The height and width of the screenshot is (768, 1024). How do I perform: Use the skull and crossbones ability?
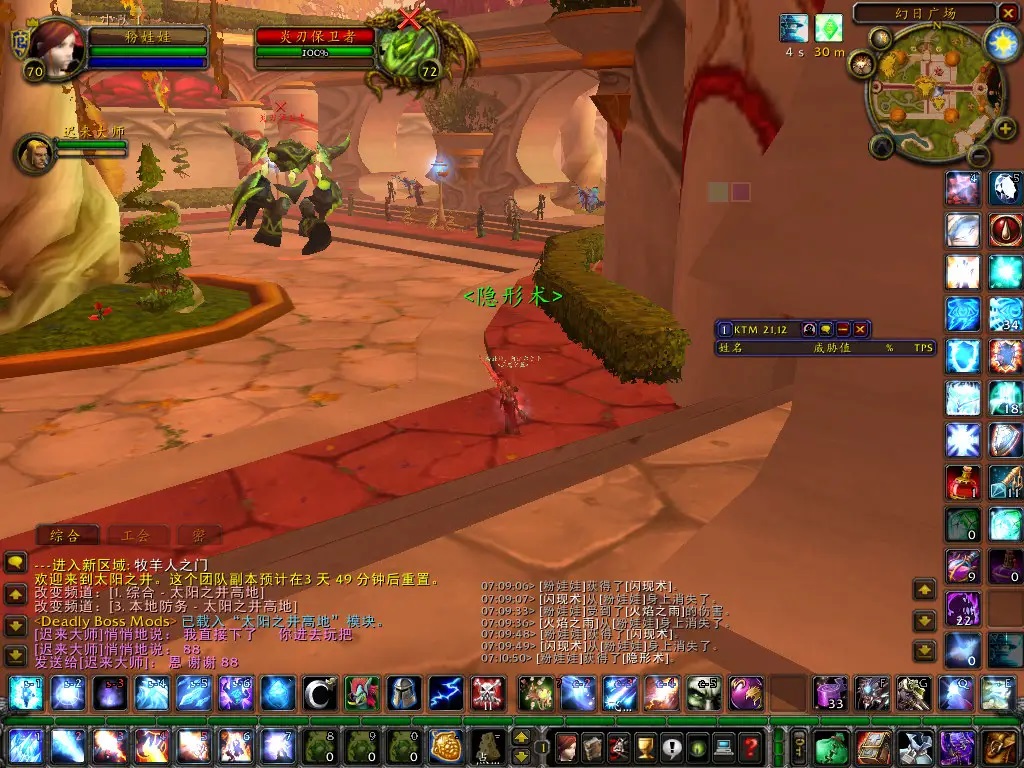[487, 693]
